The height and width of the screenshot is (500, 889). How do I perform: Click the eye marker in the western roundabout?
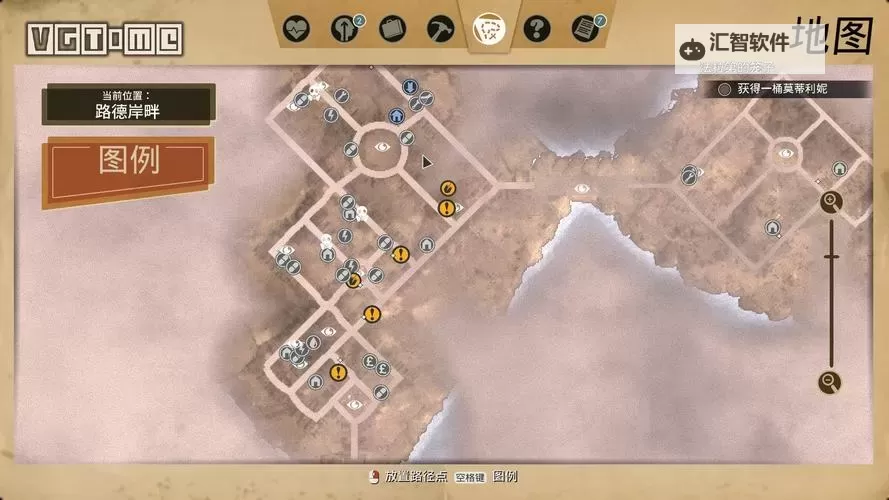tap(381, 147)
